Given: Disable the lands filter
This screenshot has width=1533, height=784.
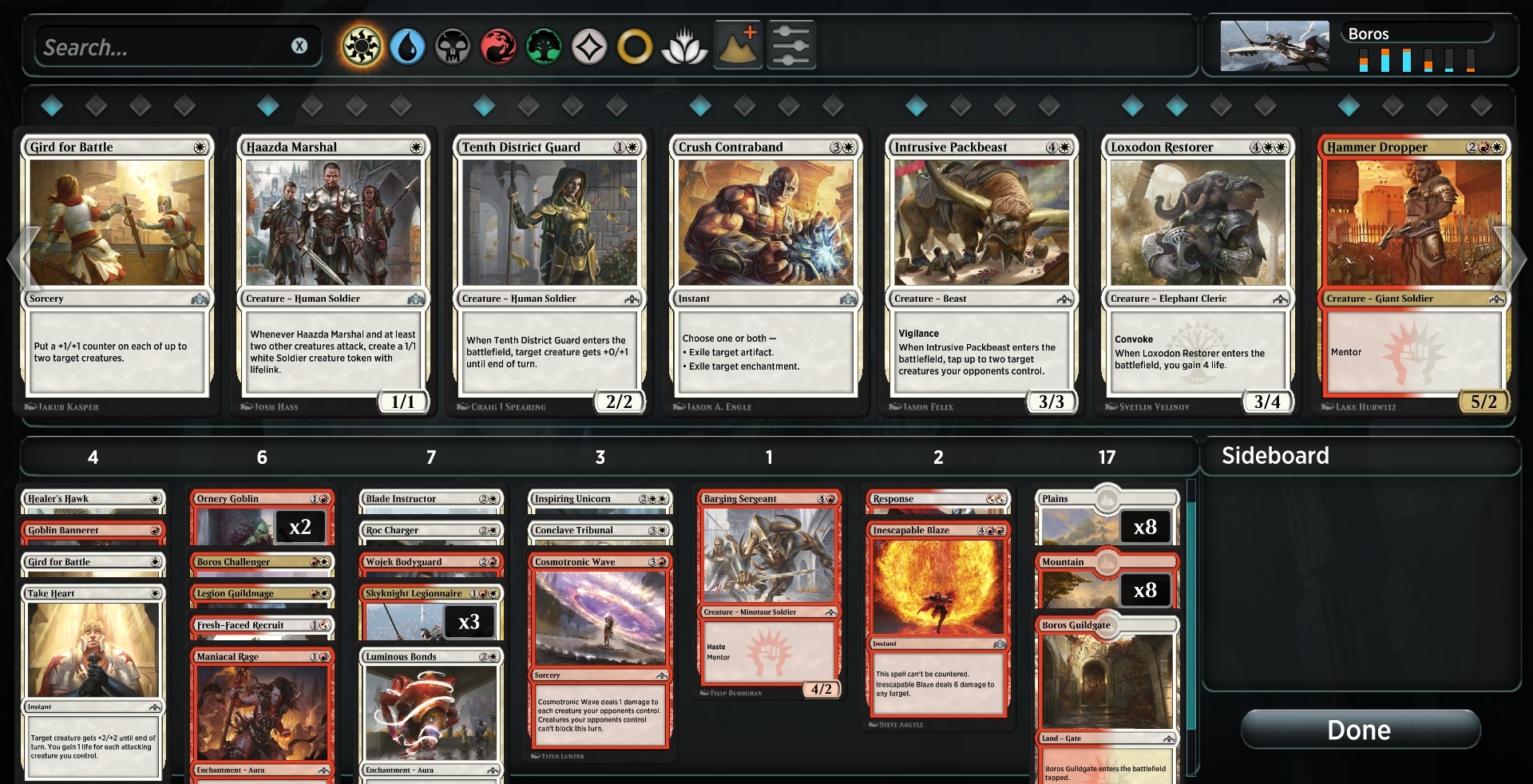Looking at the screenshot, I should point(737,46).
